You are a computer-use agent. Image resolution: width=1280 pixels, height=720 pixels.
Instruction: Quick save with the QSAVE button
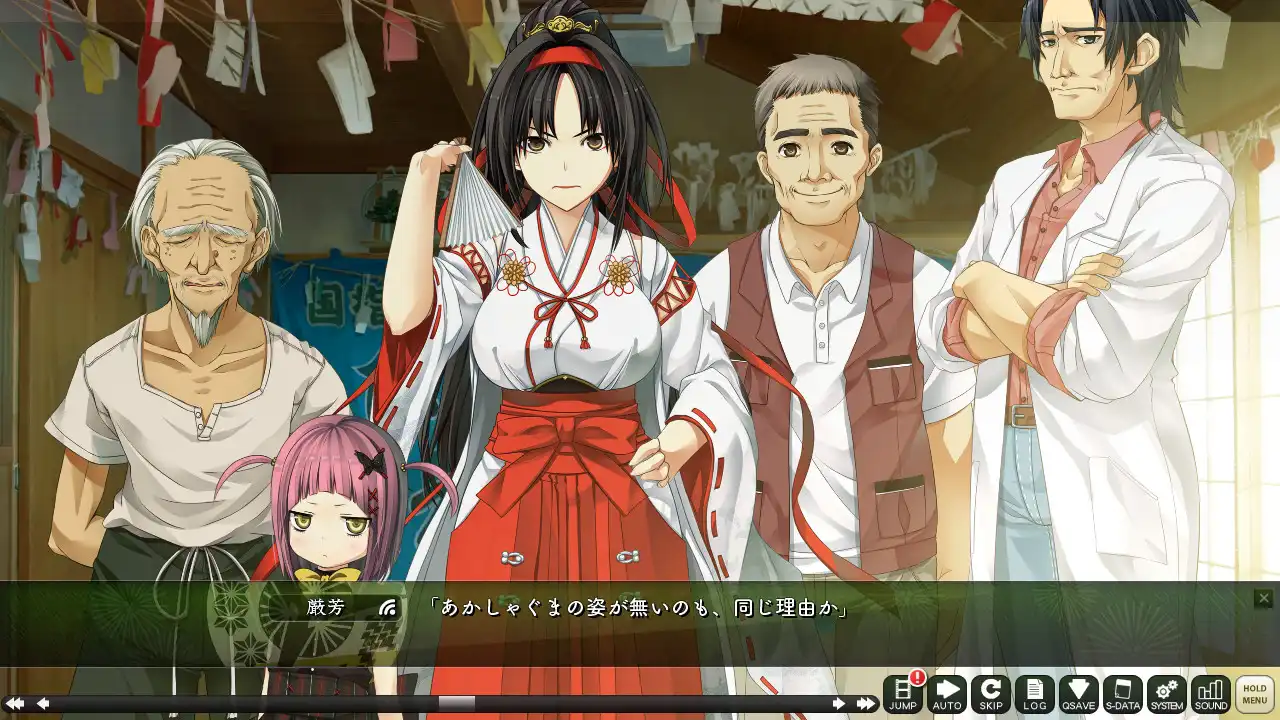[x=1079, y=694]
